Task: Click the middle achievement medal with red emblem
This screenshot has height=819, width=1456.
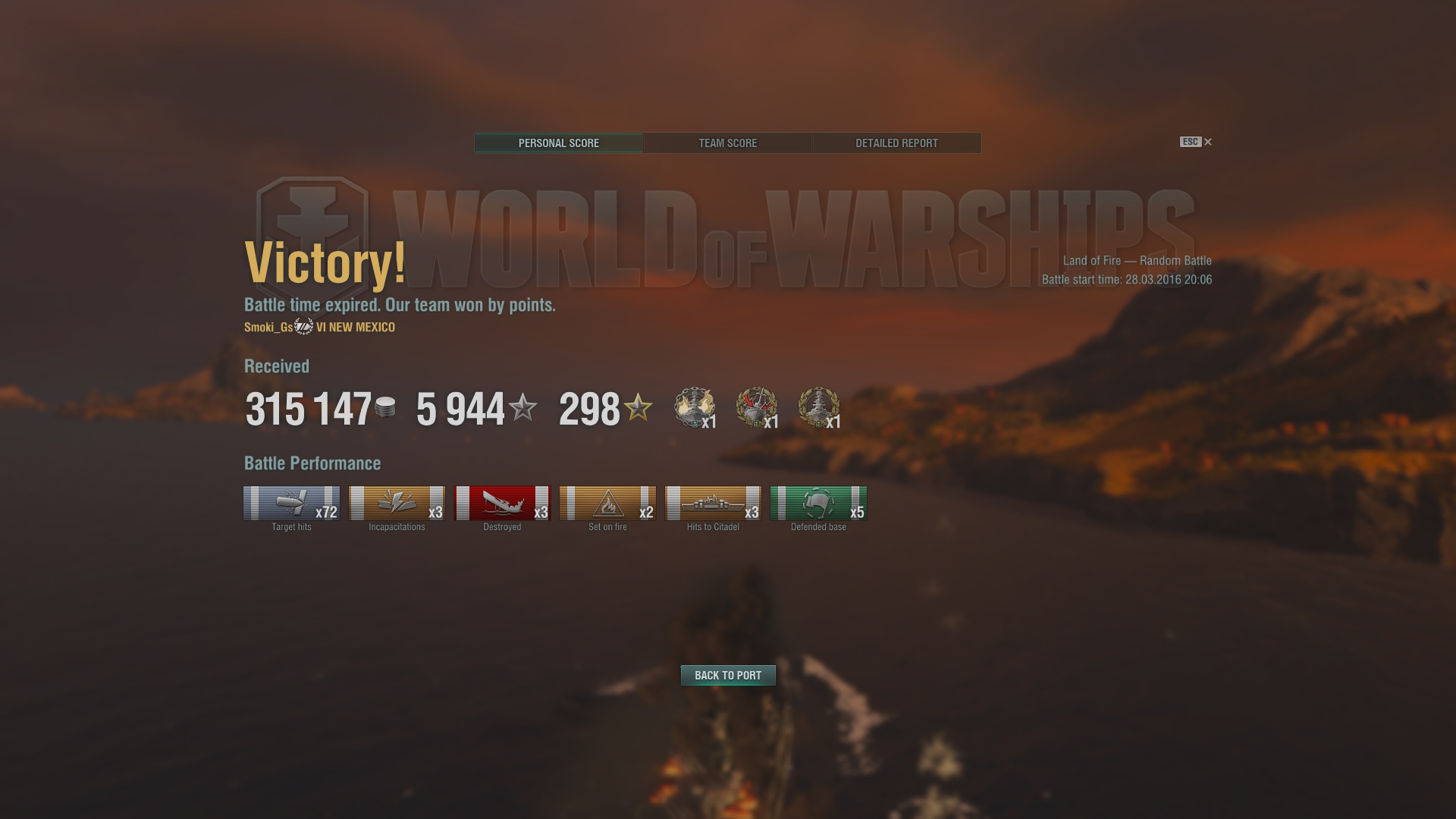Action: (756, 407)
